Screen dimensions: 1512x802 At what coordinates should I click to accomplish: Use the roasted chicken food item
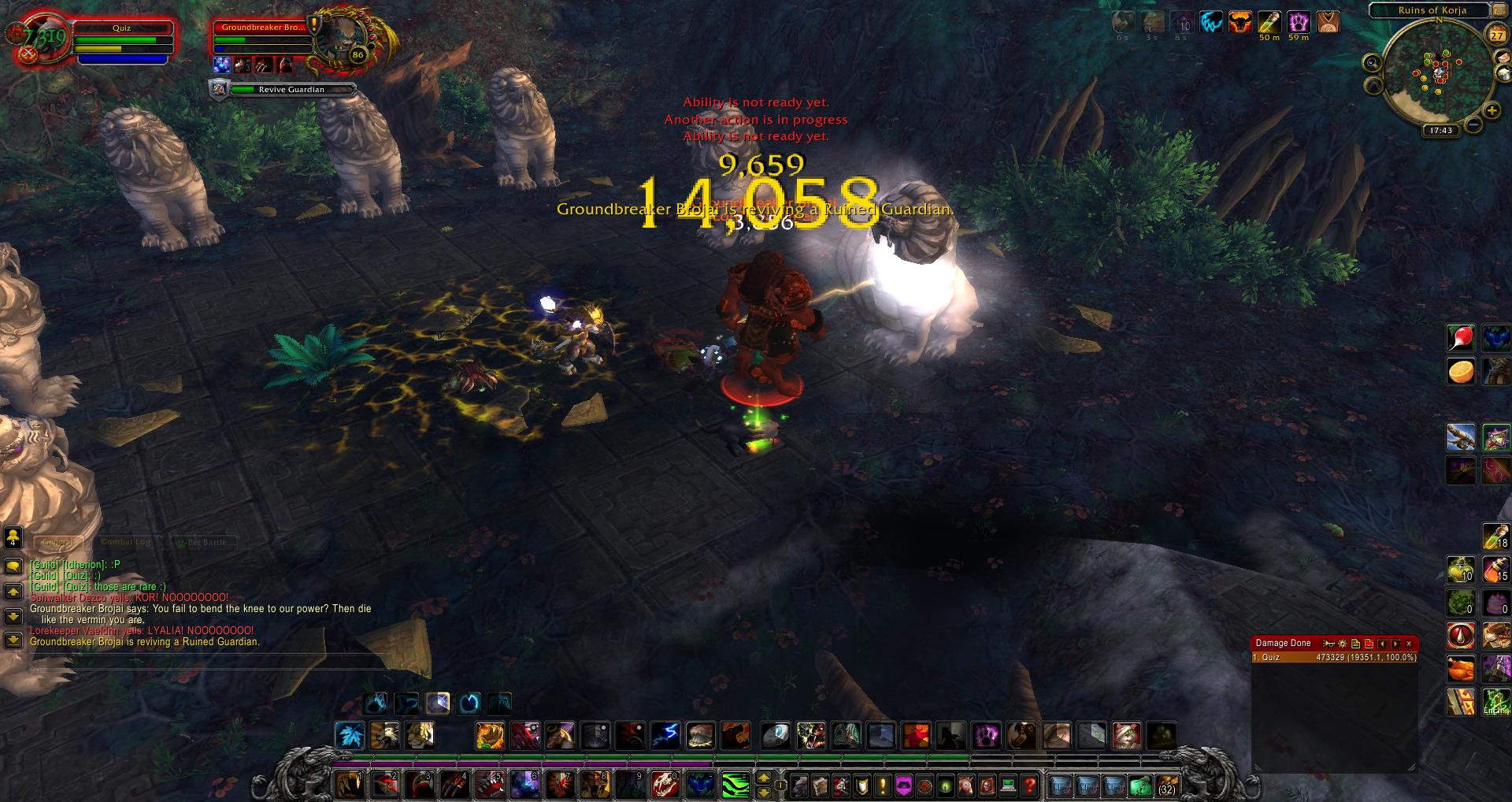click(x=1461, y=669)
